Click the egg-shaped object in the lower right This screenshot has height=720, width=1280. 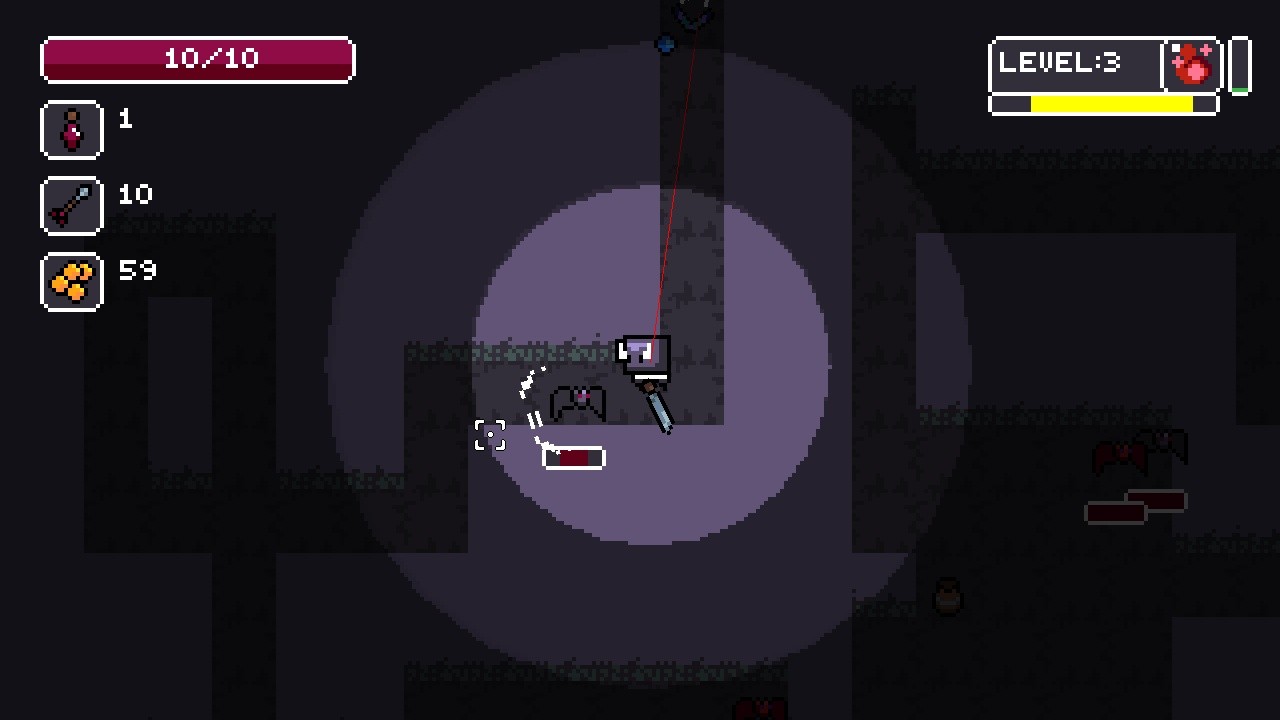(946, 596)
